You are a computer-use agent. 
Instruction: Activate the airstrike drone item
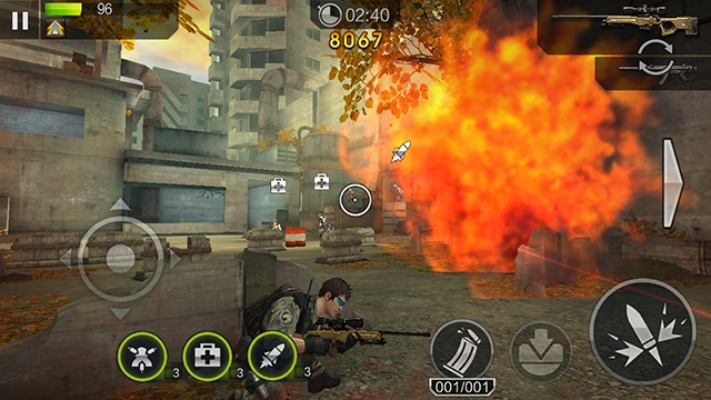142,355
